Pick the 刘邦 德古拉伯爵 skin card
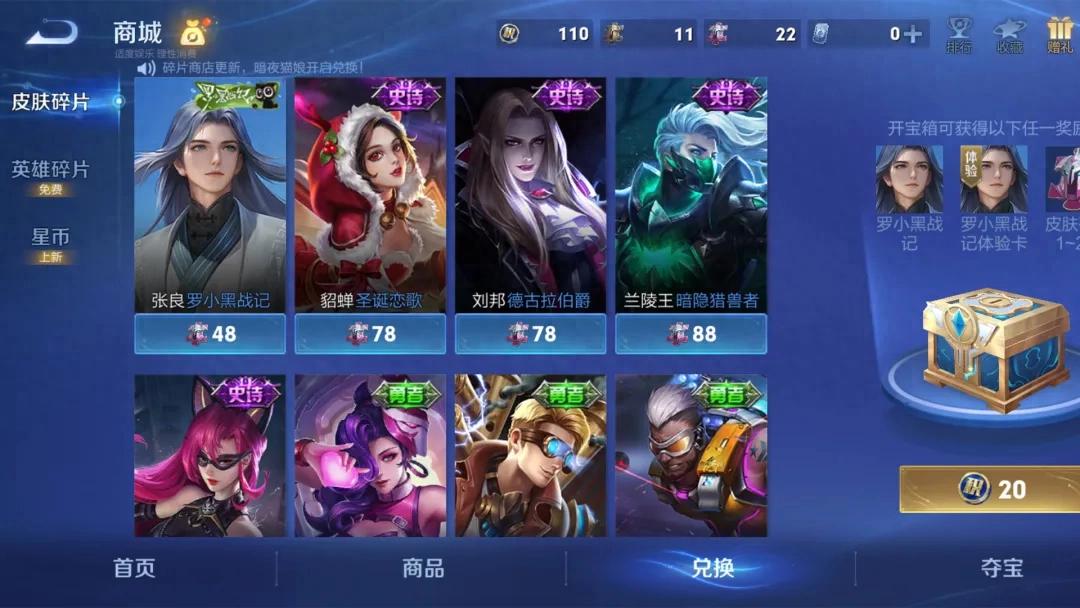Screen dimensions: 1080x608 tap(530, 195)
